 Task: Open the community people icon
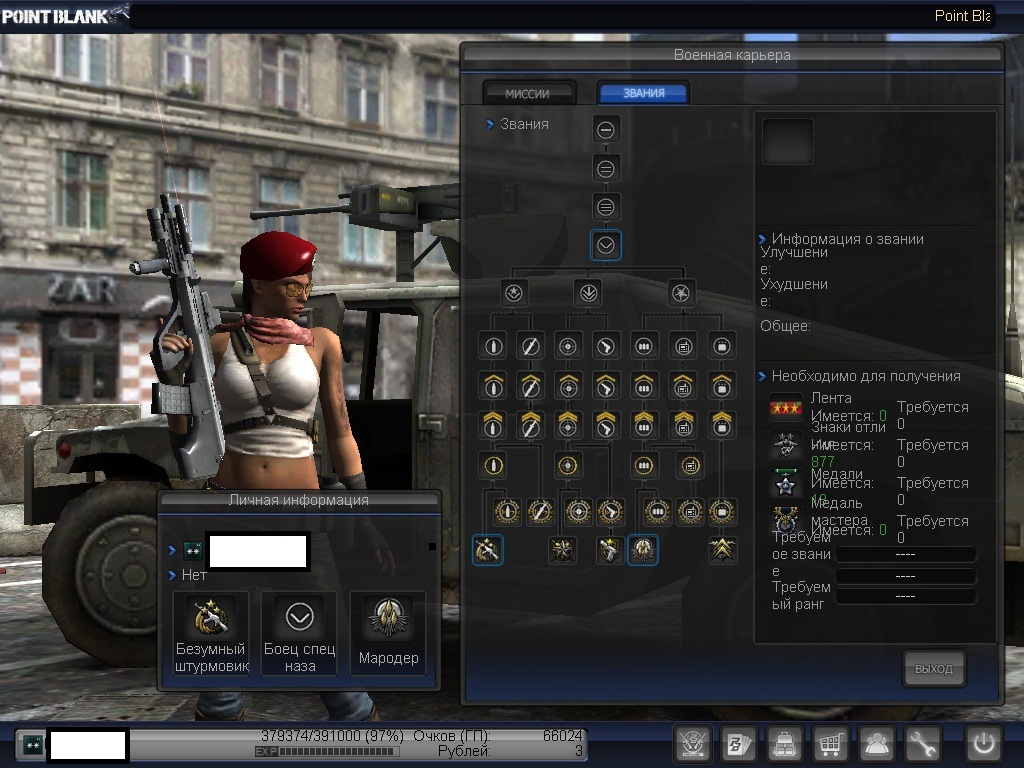tap(877, 744)
